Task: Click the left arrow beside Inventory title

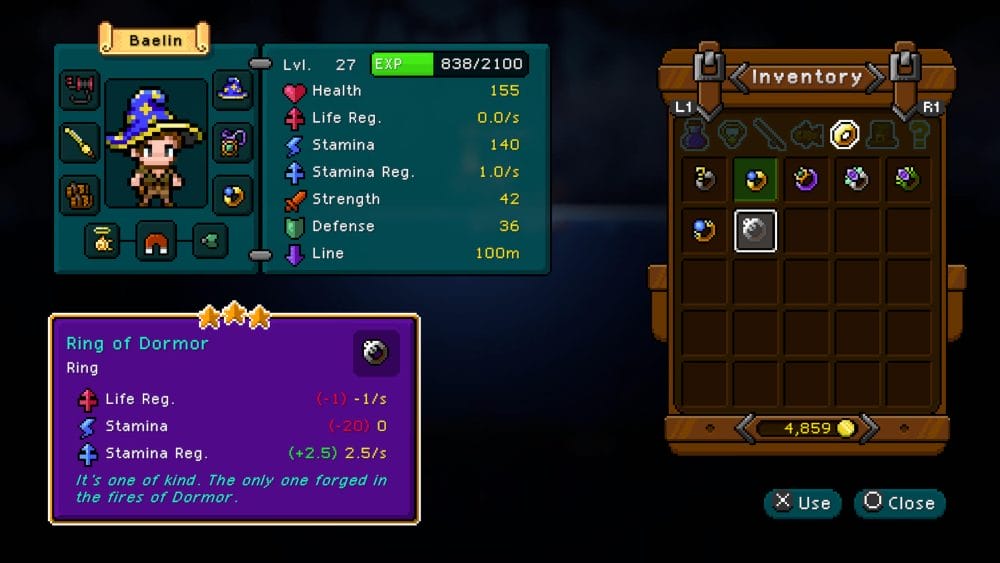Action: (738, 77)
